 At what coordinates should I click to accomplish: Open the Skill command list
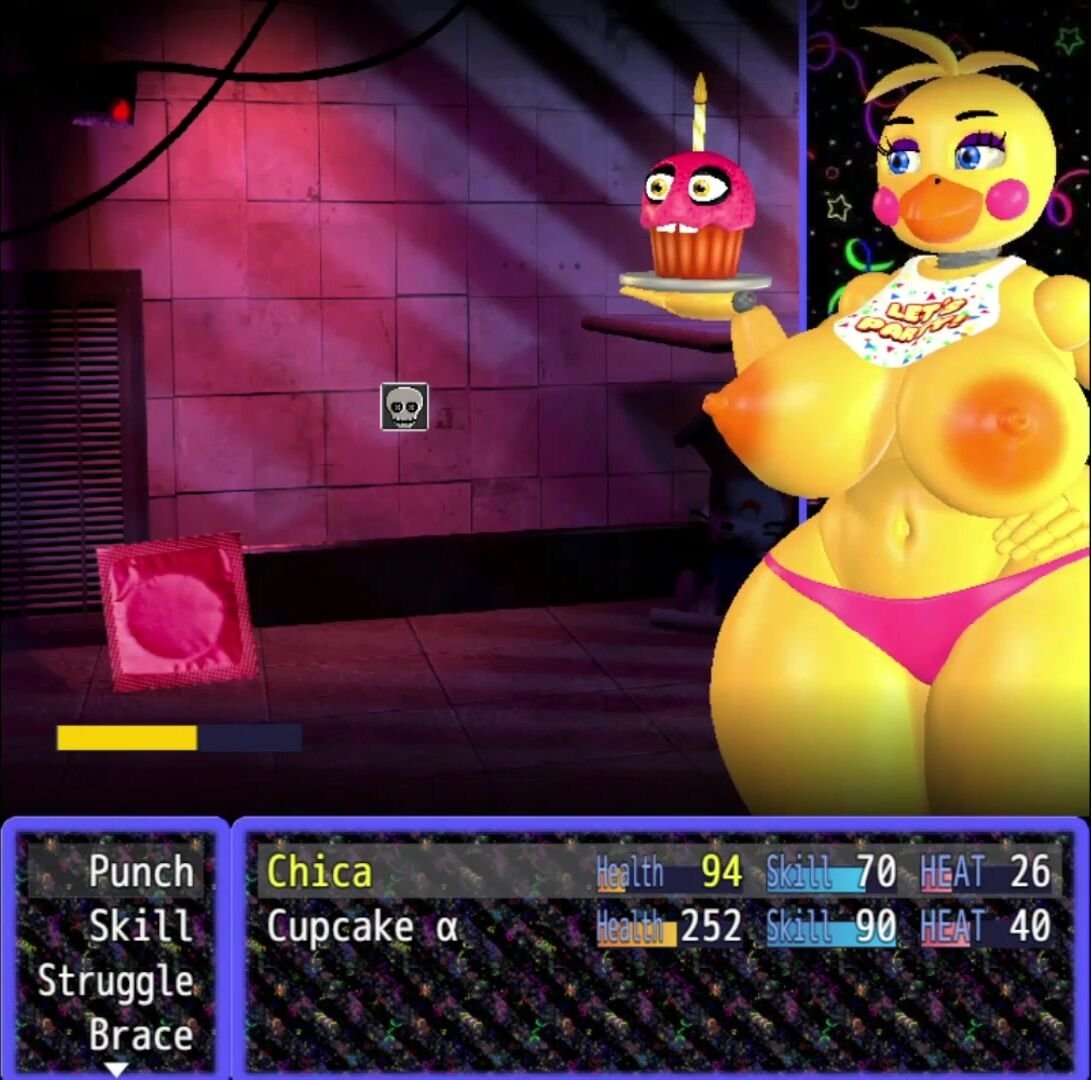pos(140,926)
